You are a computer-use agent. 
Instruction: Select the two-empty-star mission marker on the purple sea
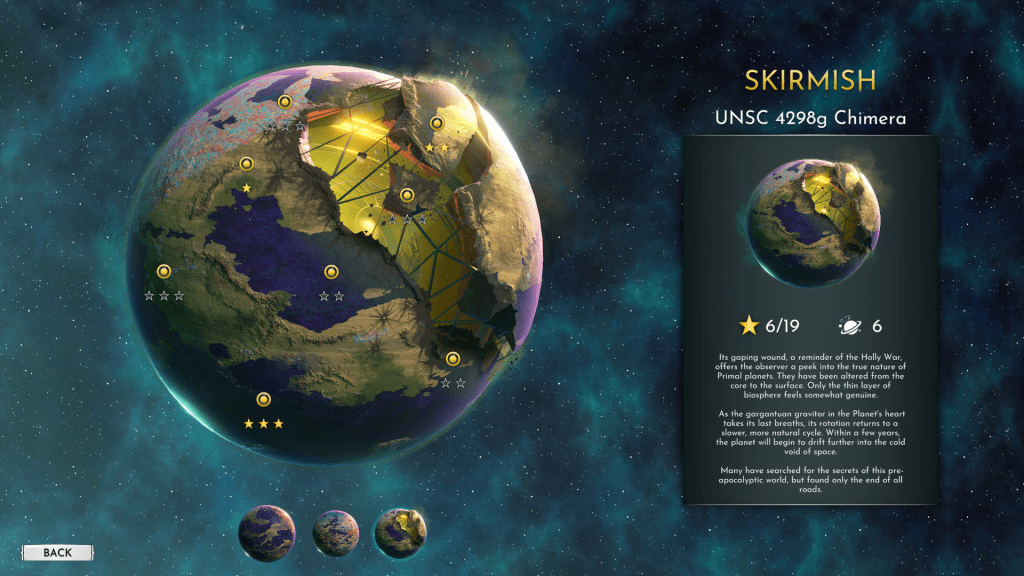coord(331,271)
